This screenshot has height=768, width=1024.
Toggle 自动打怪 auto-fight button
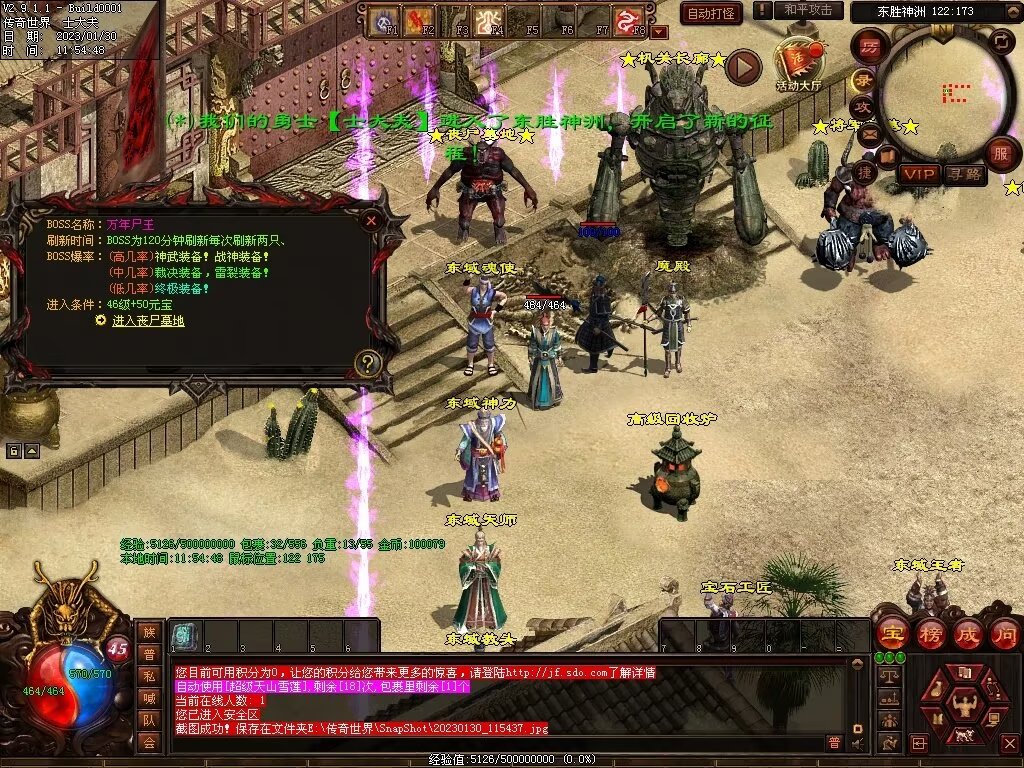711,13
